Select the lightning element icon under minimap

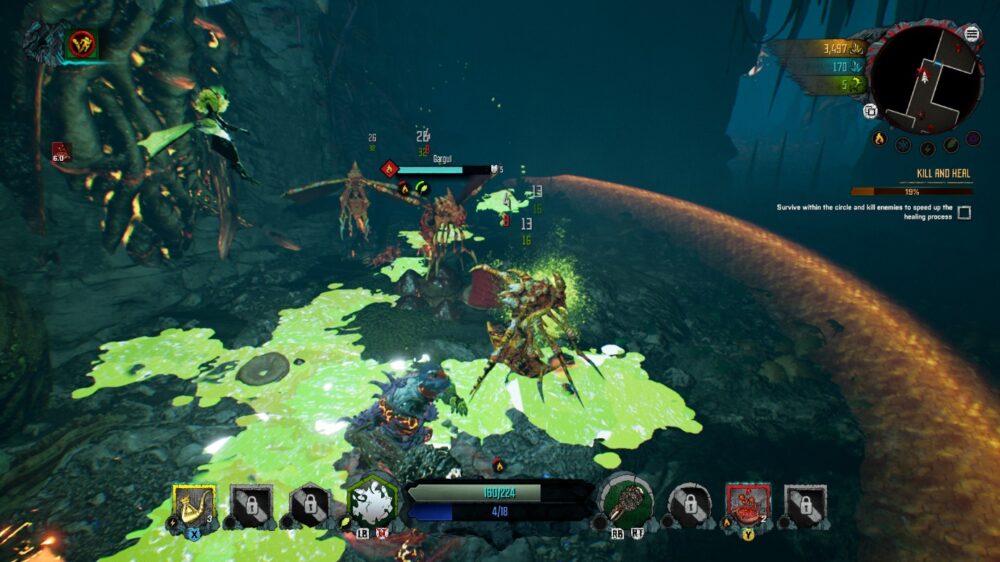coord(927,148)
